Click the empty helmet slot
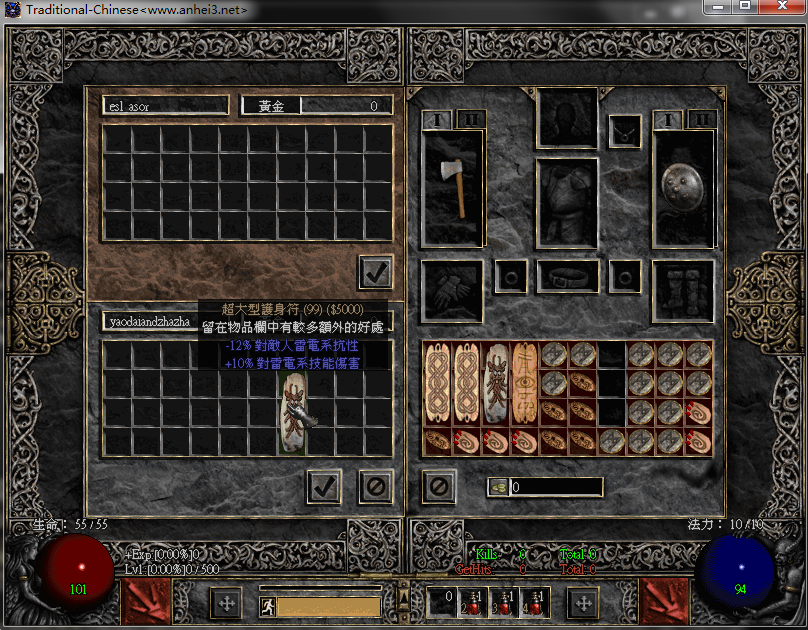808x630 pixels. 567,118
